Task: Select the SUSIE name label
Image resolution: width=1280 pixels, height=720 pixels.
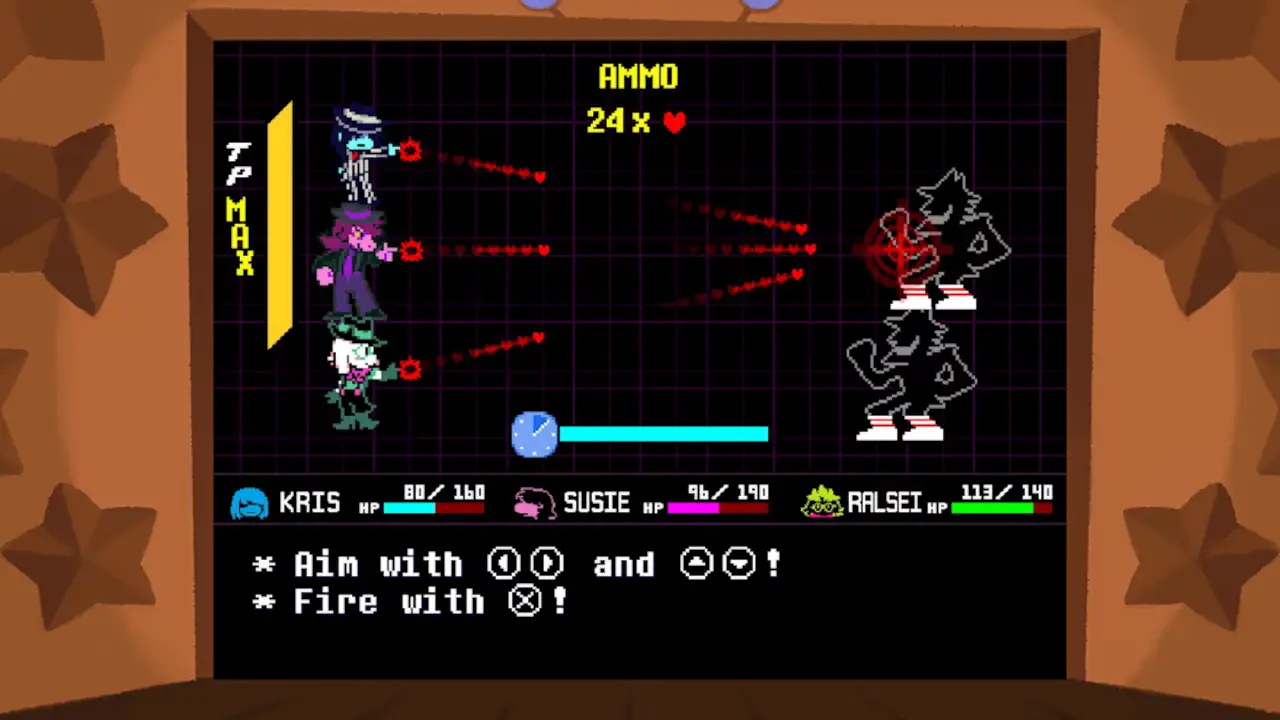Action: click(x=597, y=503)
